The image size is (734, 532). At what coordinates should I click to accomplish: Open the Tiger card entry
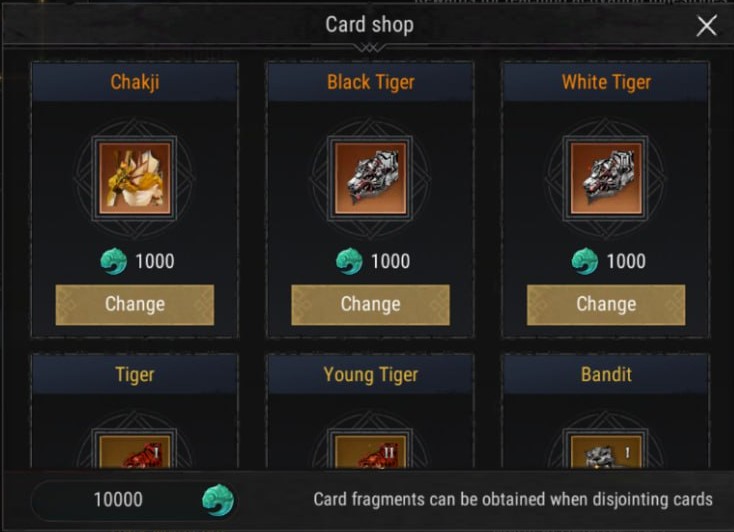tap(135, 450)
